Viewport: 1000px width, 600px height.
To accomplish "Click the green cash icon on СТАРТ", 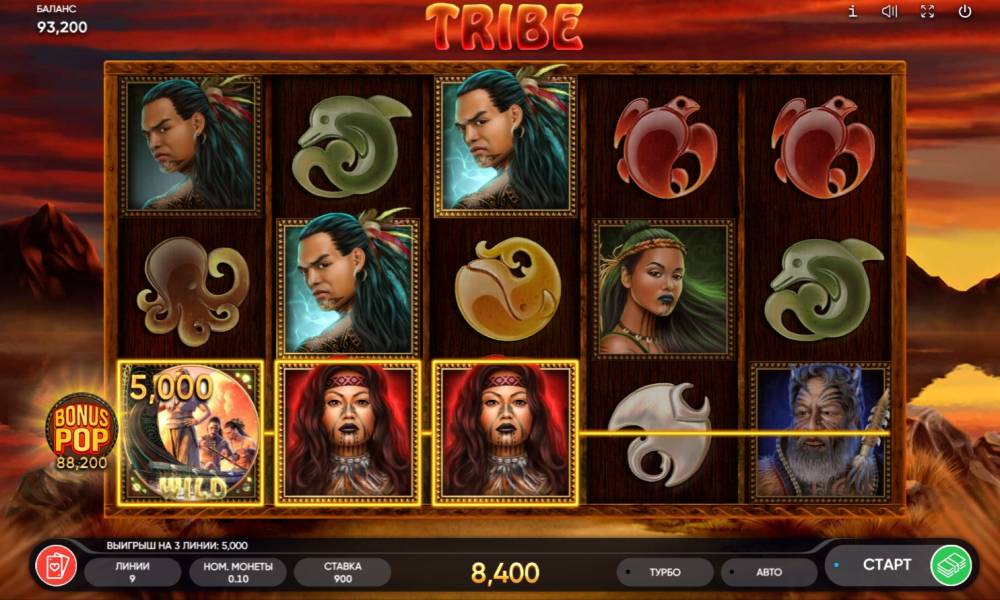I will tap(951, 566).
